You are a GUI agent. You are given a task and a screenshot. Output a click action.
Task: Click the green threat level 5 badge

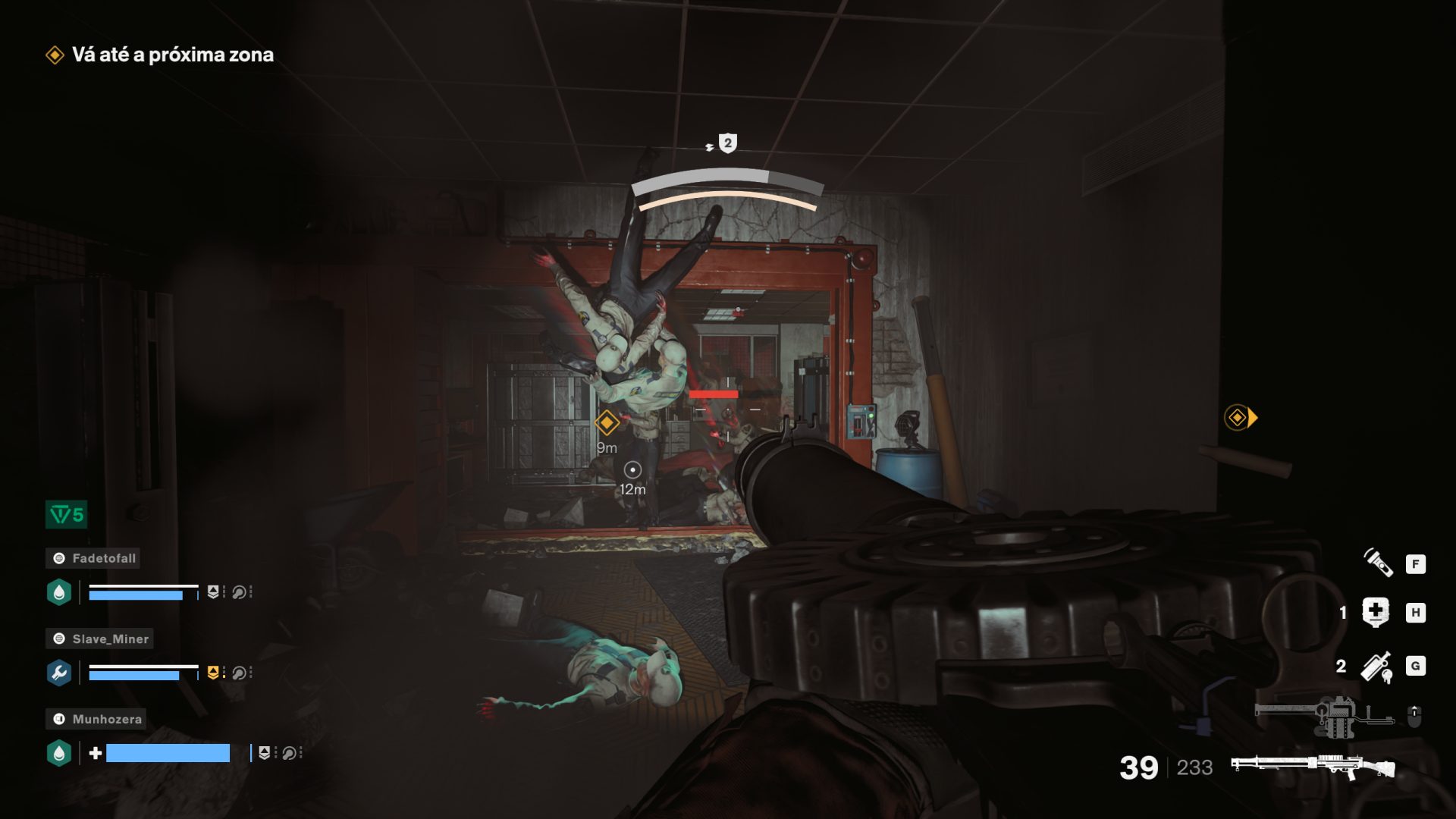pos(67,515)
